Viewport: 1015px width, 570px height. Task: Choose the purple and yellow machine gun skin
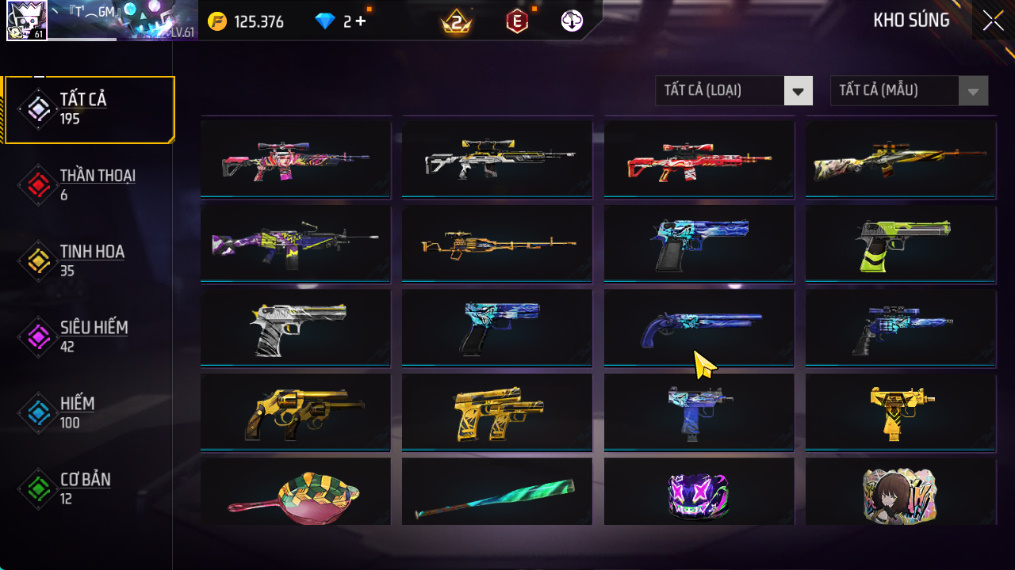click(x=295, y=243)
